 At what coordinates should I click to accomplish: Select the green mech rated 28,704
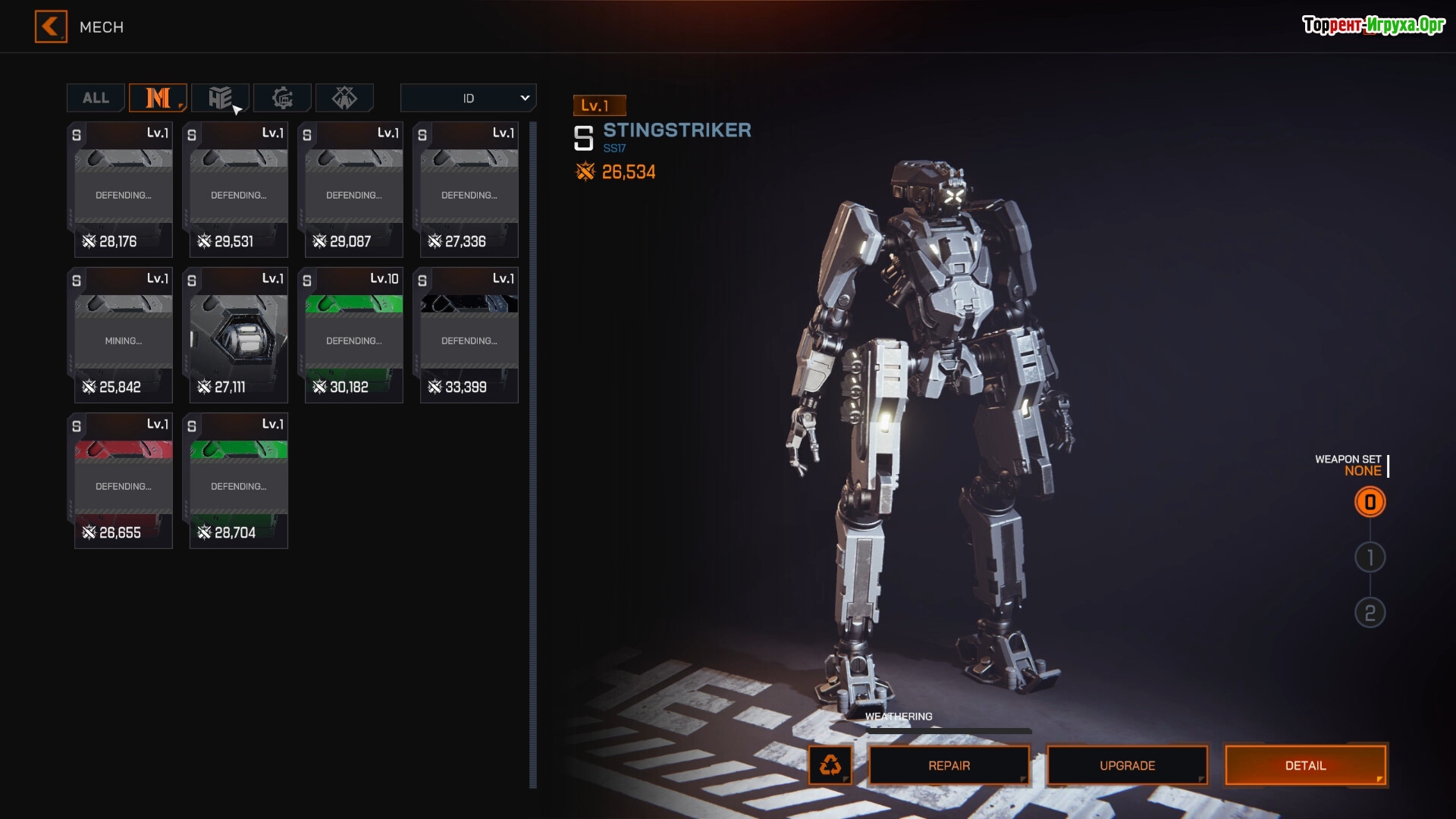(x=238, y=481)
